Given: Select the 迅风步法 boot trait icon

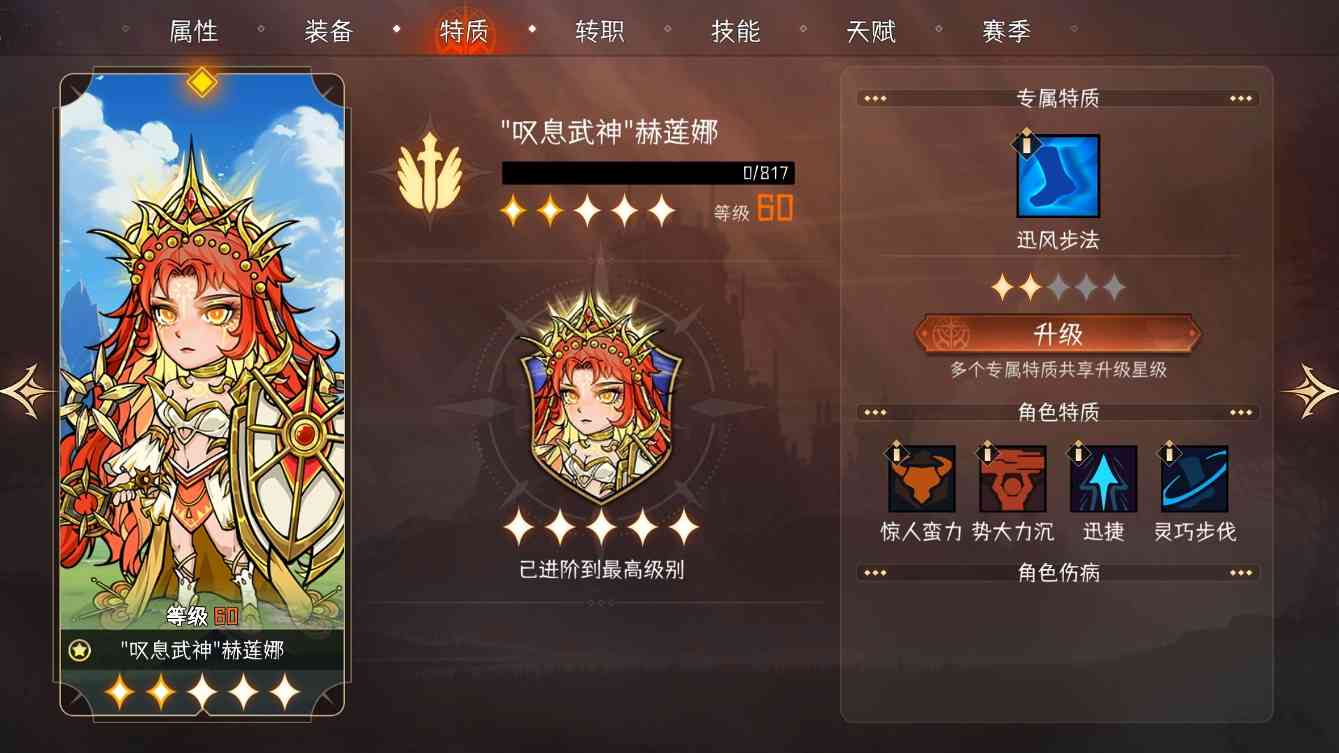Looking at the screenshot, I should (1056, 176).
